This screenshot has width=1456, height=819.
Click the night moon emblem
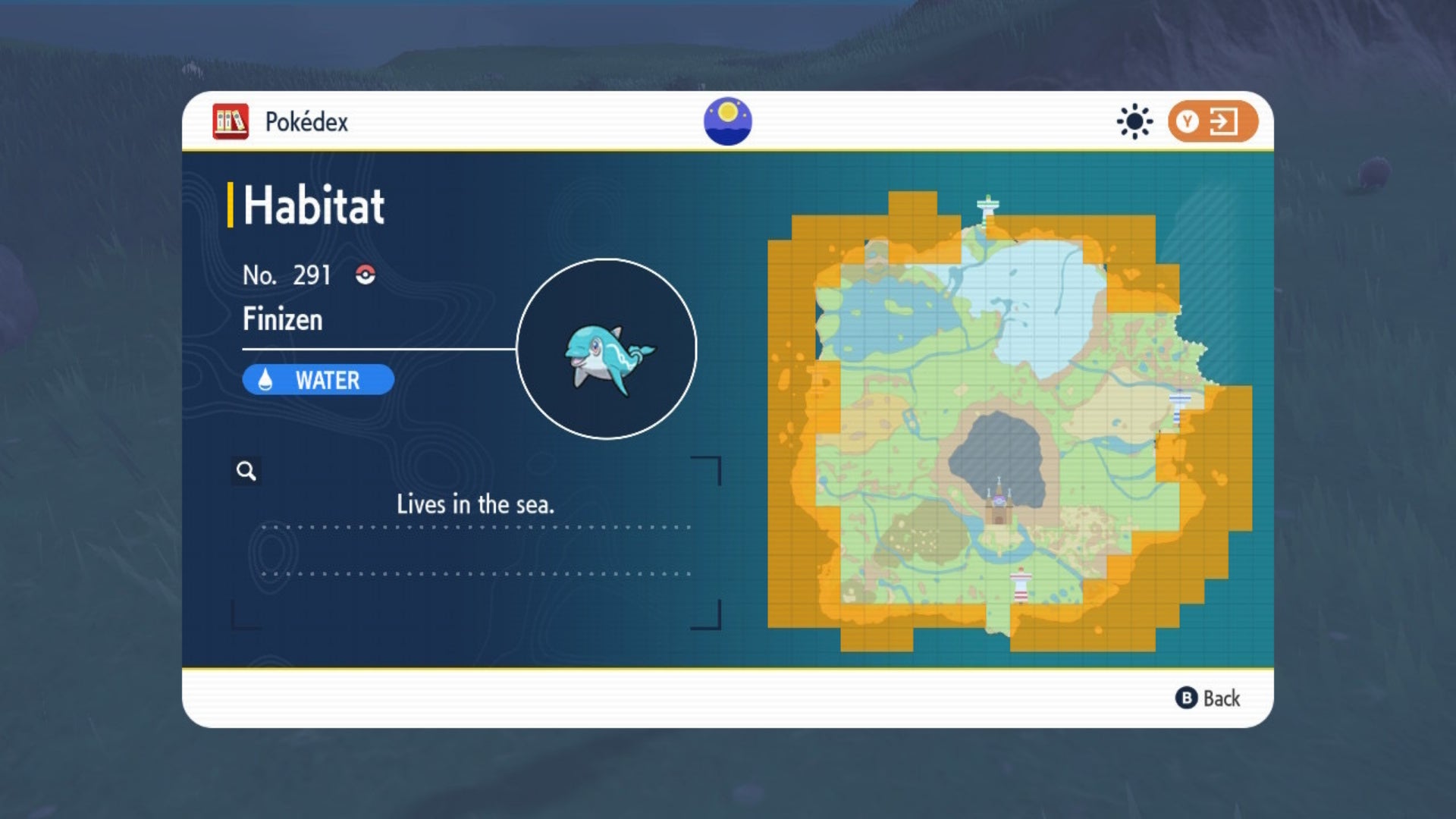point(727,121)
